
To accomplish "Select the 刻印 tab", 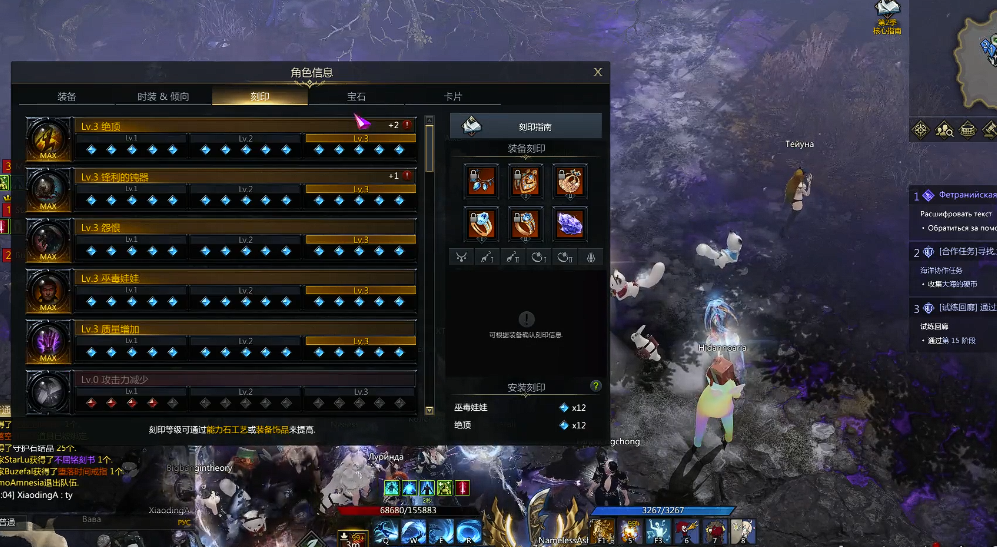I will (259, 97).
